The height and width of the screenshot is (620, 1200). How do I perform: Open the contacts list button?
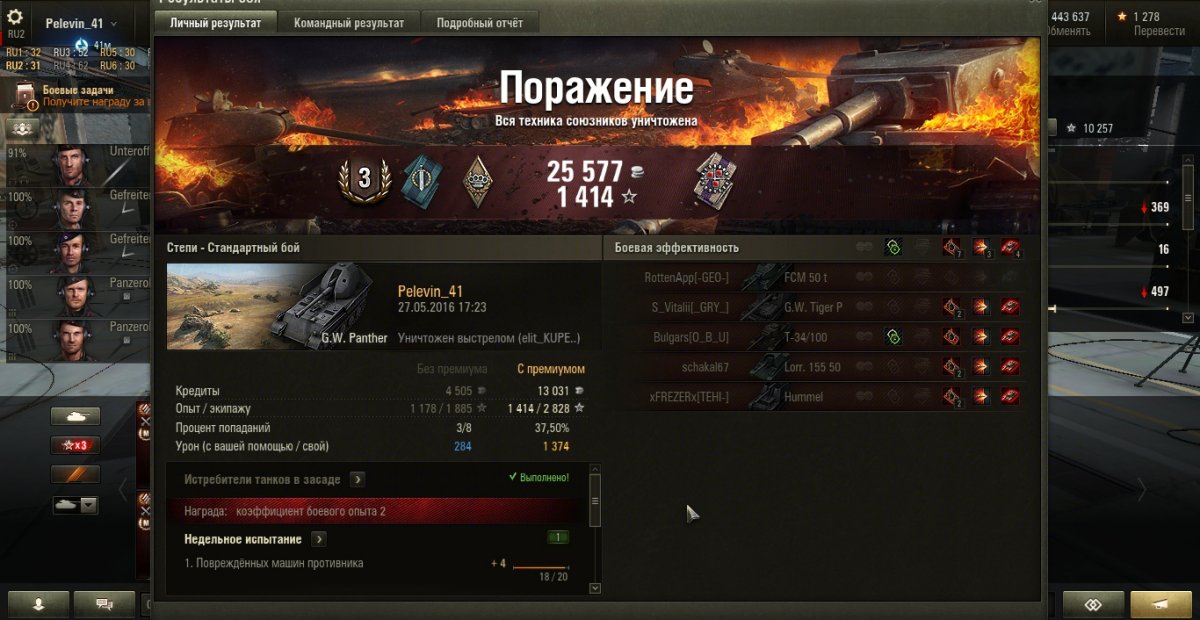38,604
